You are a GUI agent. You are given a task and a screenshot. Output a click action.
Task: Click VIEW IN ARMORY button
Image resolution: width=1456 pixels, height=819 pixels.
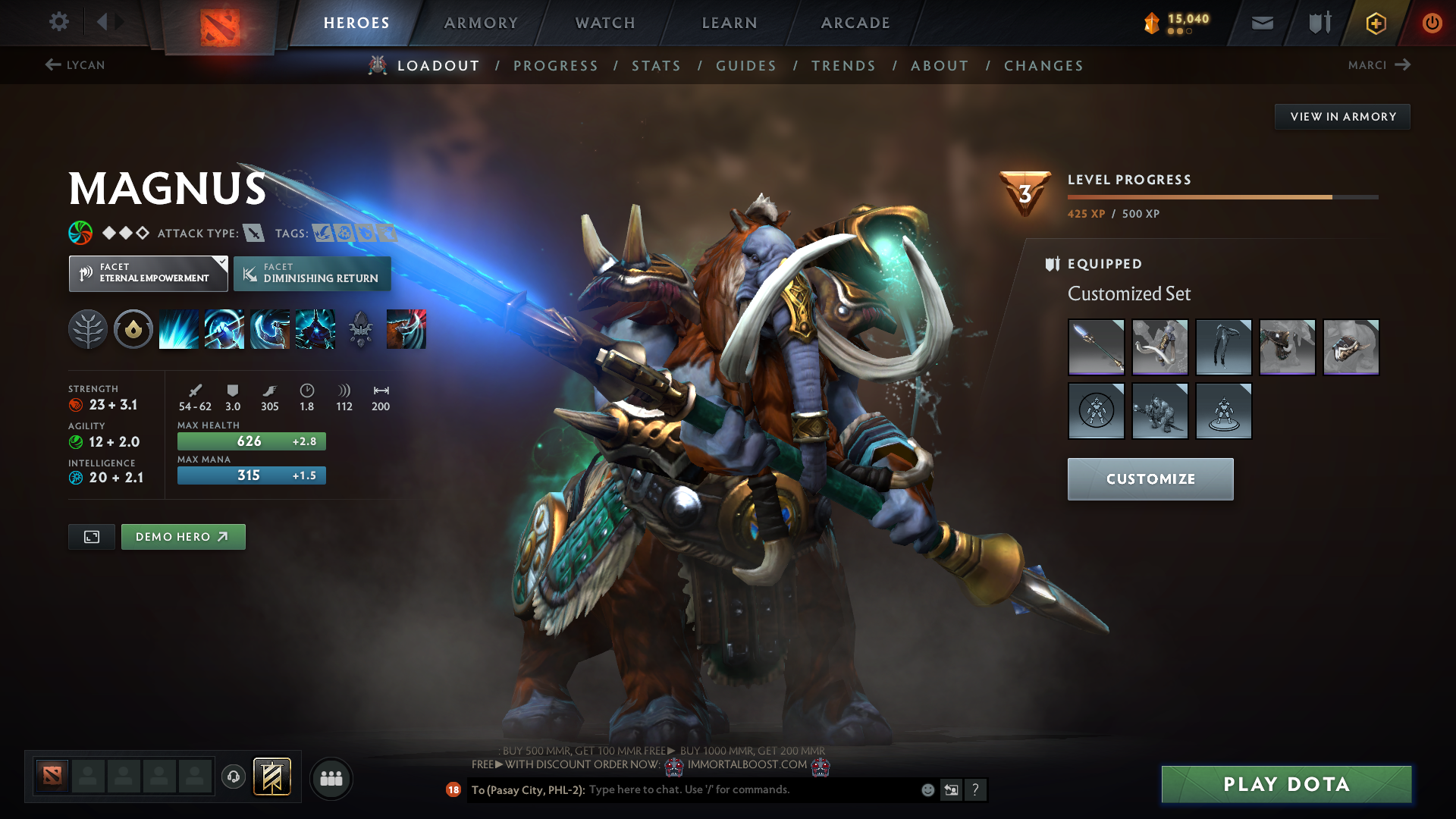1342,116
